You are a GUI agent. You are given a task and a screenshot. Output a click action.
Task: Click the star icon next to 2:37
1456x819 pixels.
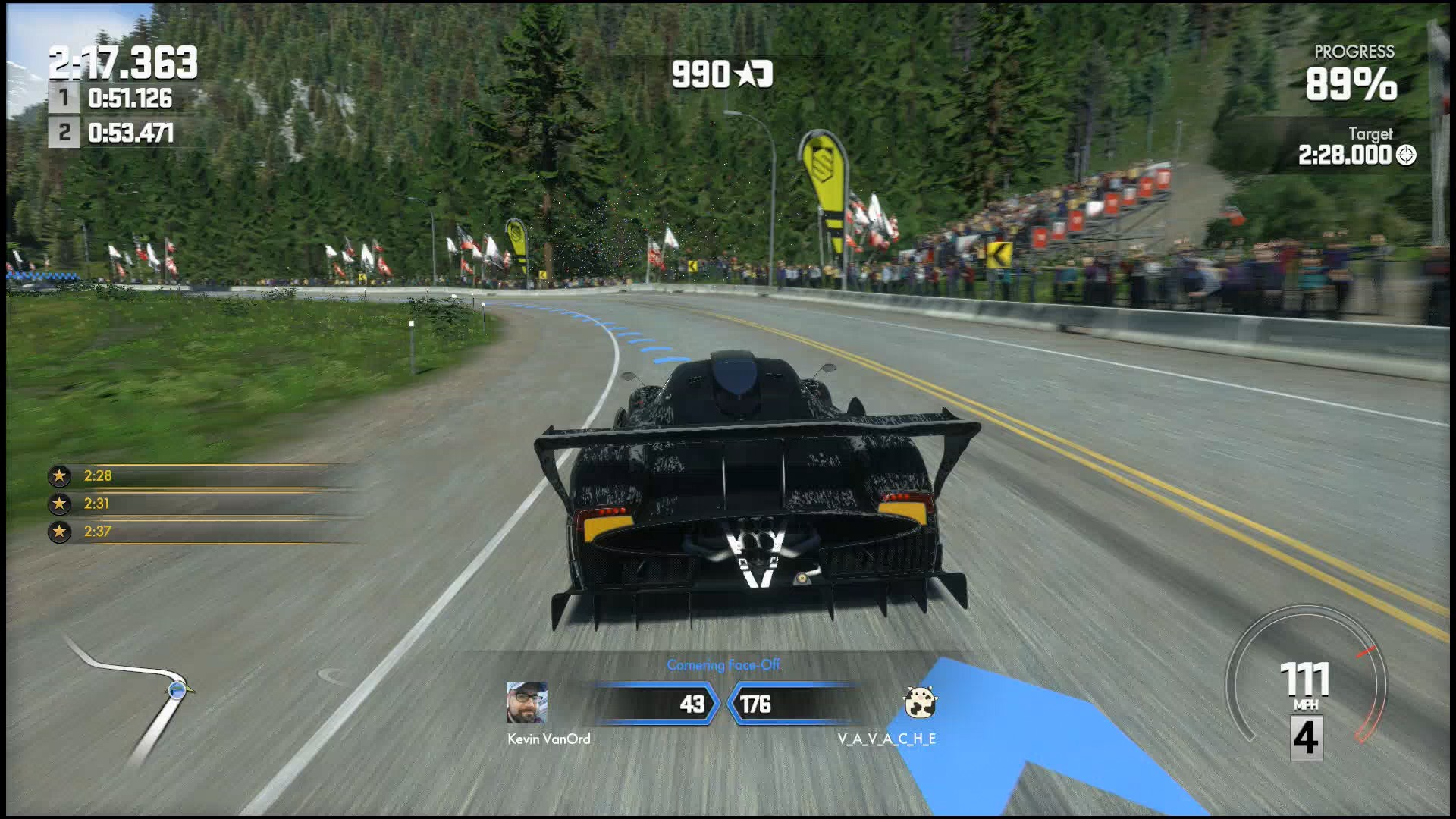(59, 532)
